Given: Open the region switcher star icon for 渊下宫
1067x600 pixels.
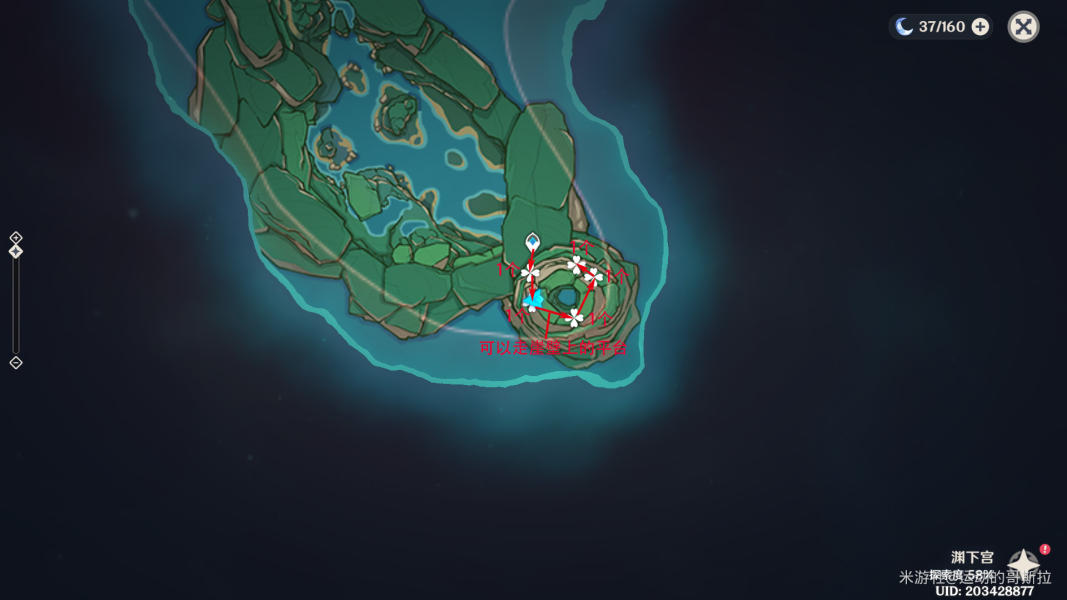Looking at the screenshot, I should tap(1024, 563).
